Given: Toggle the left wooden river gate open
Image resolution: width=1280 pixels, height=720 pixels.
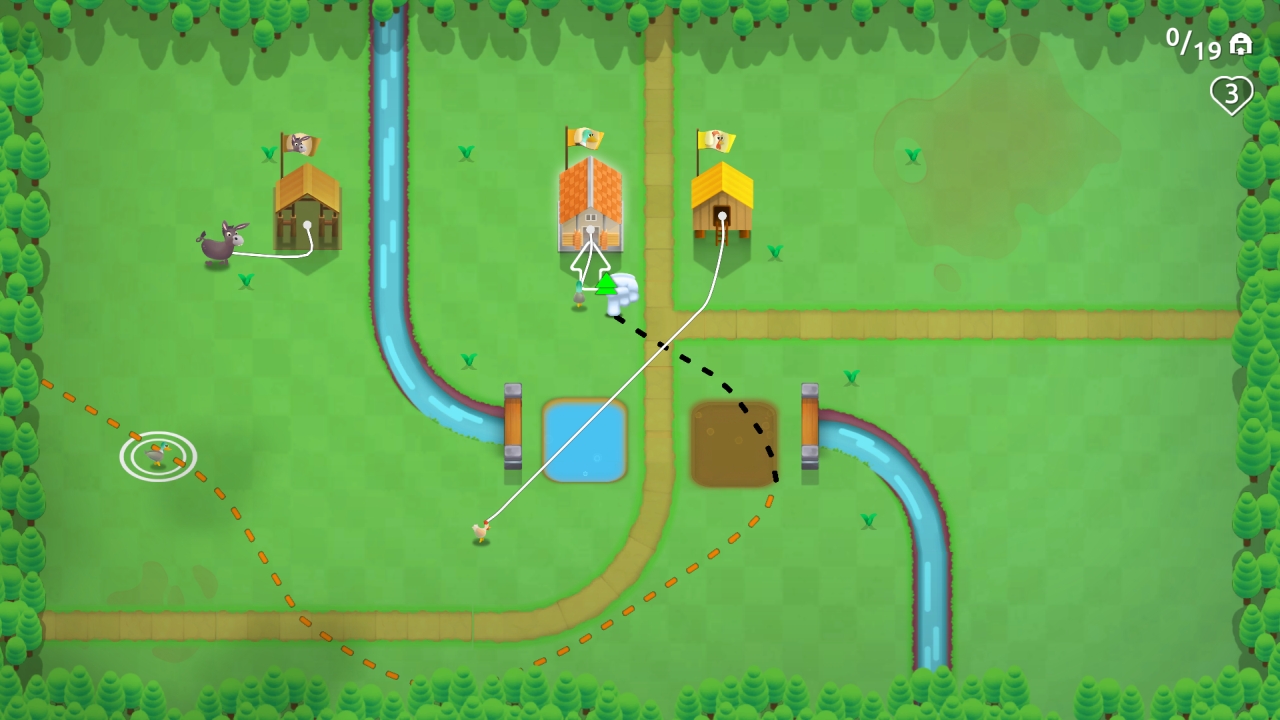Looking at the screenshot, I should tap(513, 426).
